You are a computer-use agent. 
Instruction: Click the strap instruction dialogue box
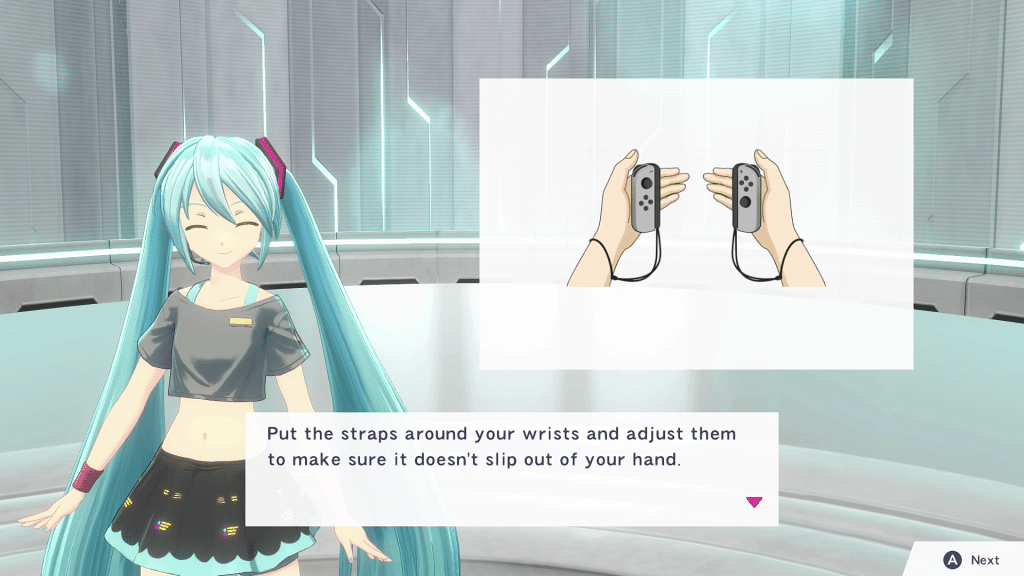pyautogui.click(x=511, y=468)
